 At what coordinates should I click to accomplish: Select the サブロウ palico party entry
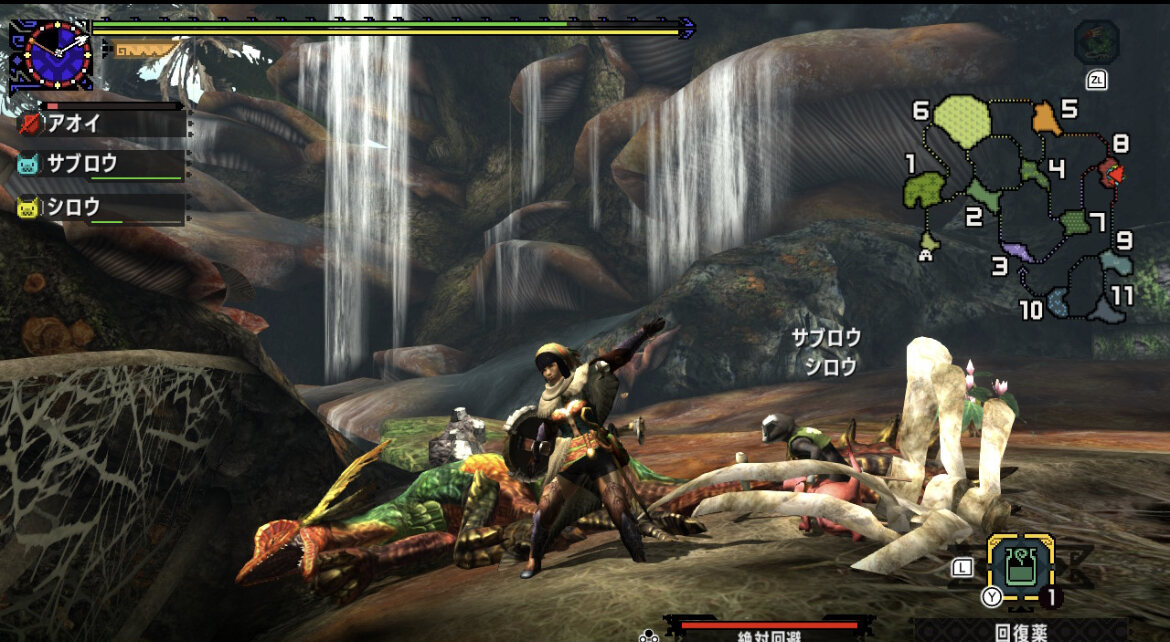pyautogui.click(x=100, y=164)
